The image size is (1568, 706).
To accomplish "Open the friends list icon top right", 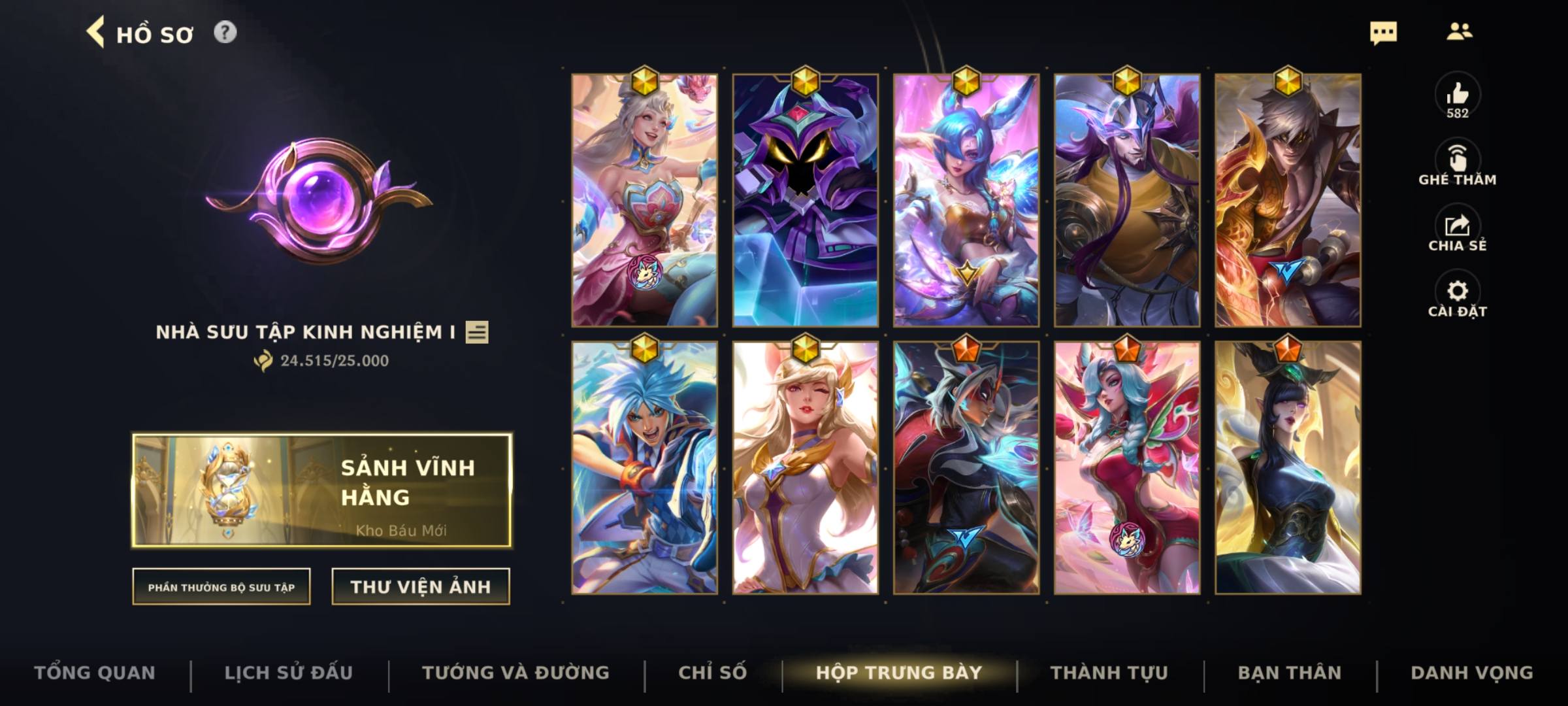I will pos(1460,31).
